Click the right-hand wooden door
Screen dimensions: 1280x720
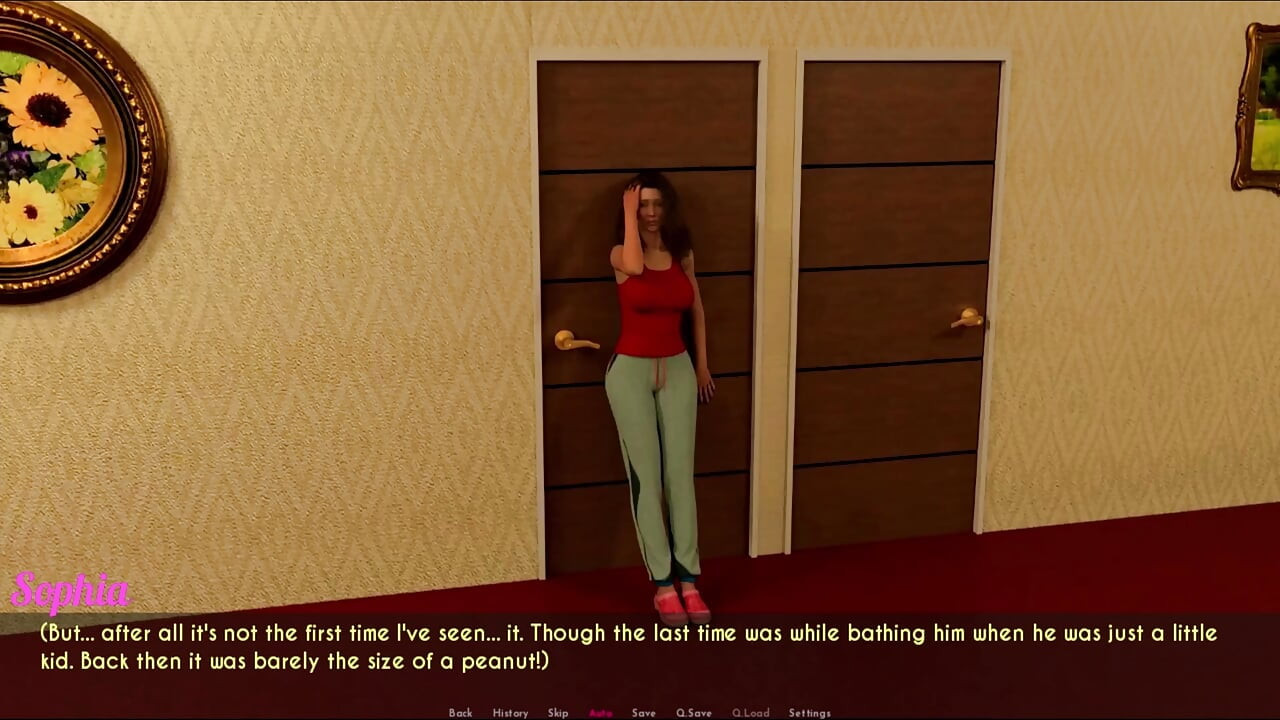click(x=900, y=300)
